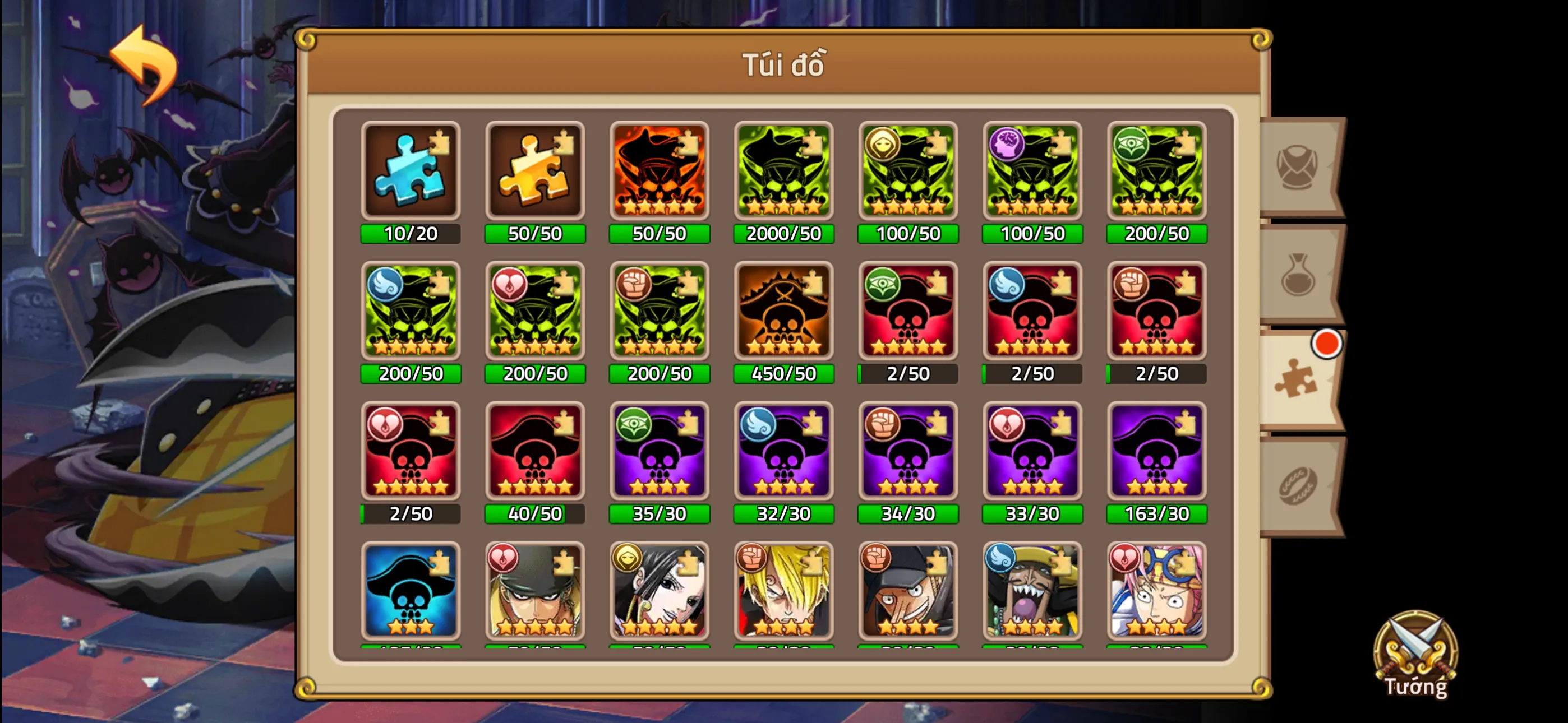Tap the red notification dot on the puzzle tab
Screen dimensions: 1568x723
coord(1326,344)
